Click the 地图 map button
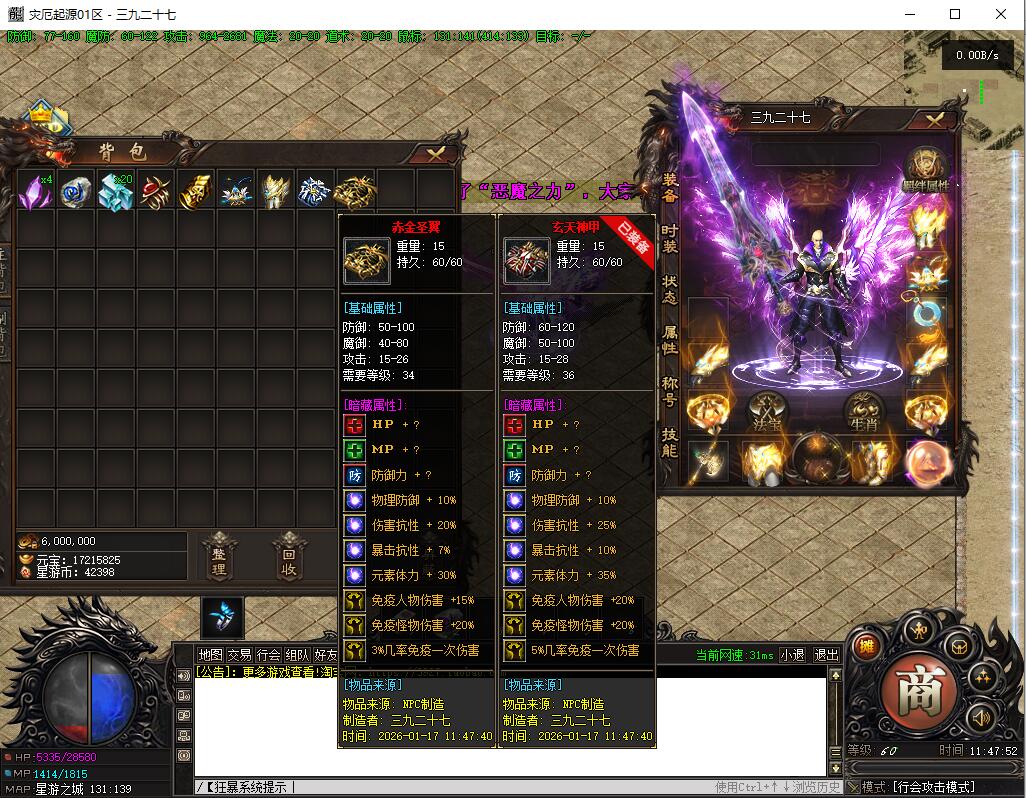 [x=209, y=655]
